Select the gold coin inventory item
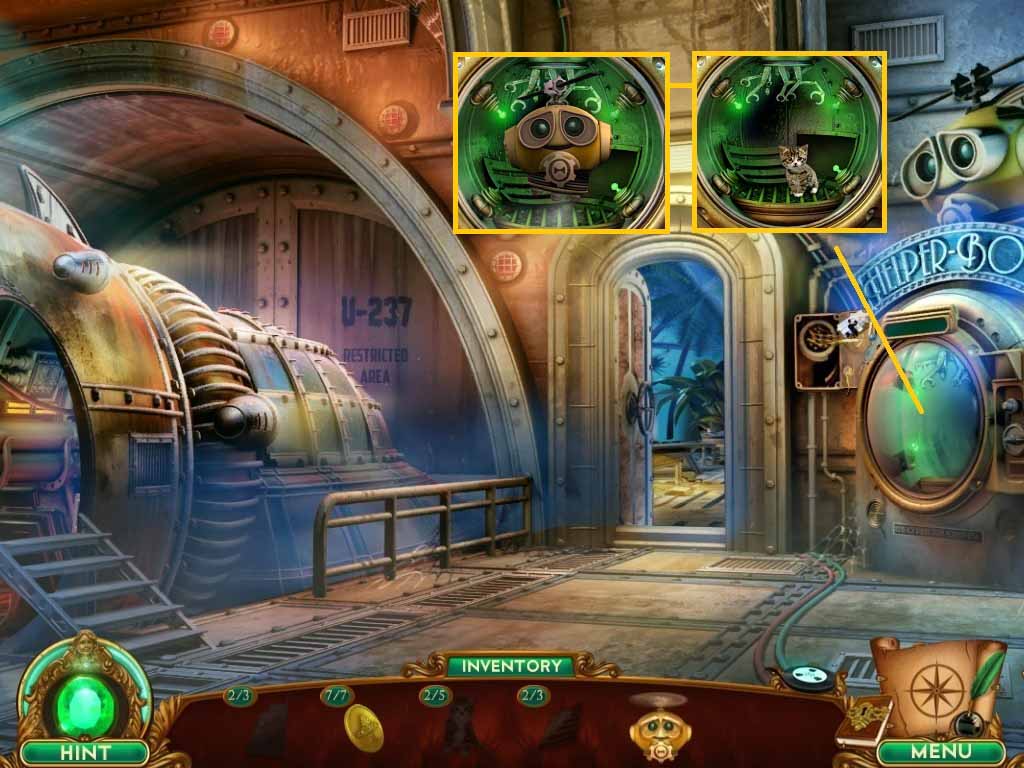The image size is (1024, 768). [x=363, y=727]
